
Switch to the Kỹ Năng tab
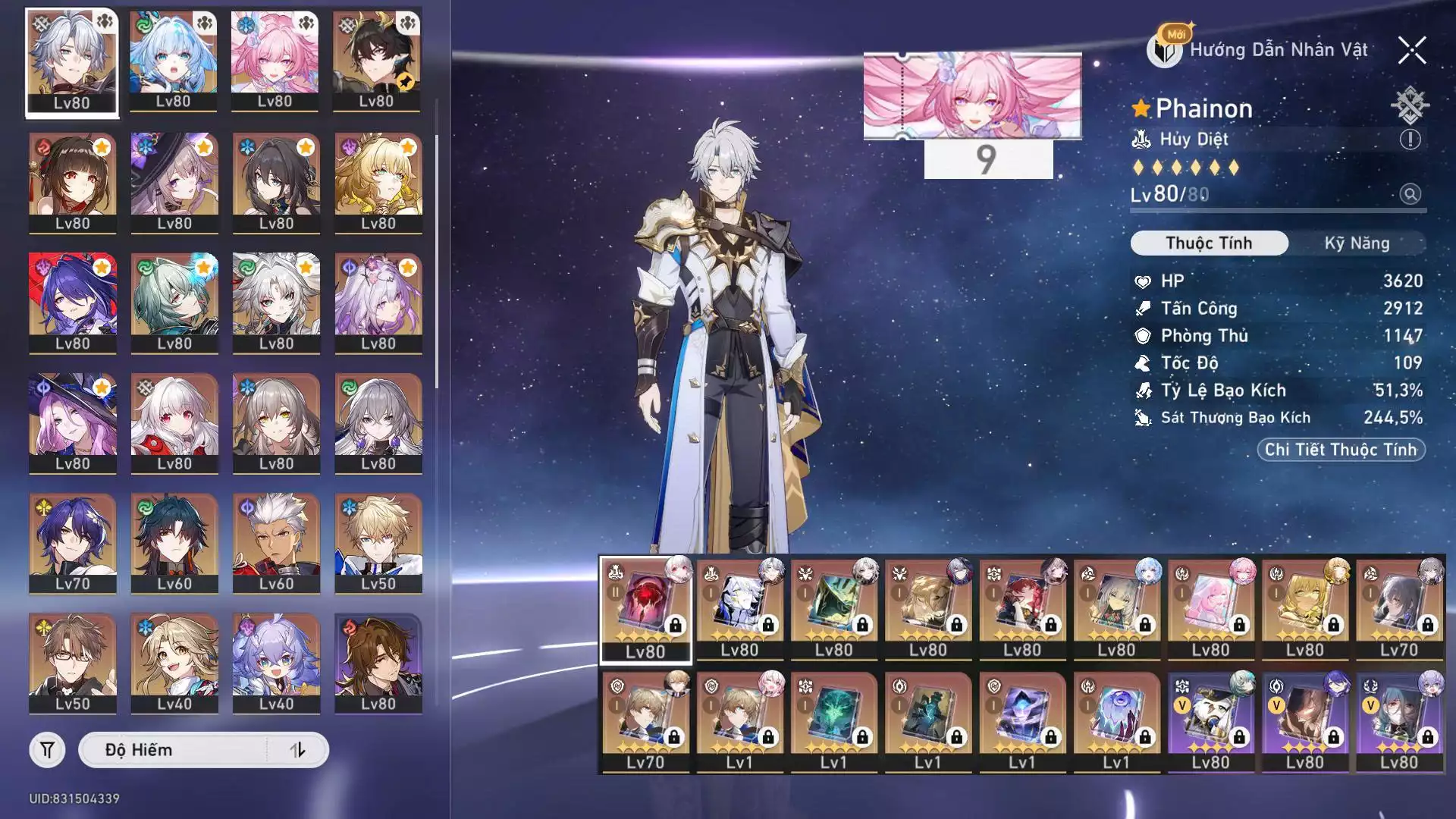(x=1357, y=243)
